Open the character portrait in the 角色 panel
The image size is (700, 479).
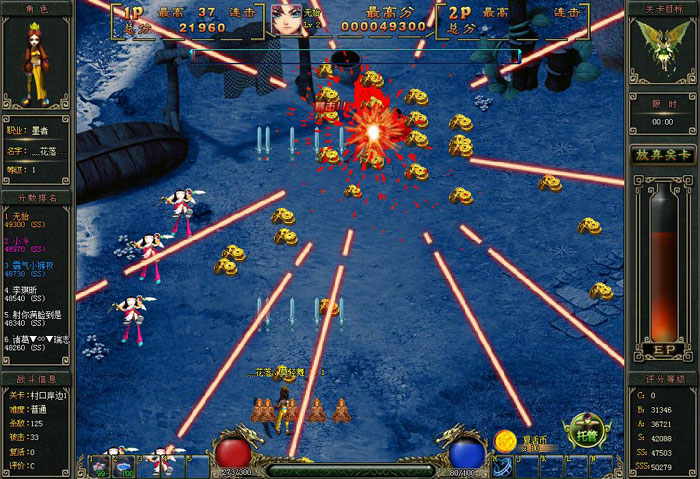tap(35, 66)
